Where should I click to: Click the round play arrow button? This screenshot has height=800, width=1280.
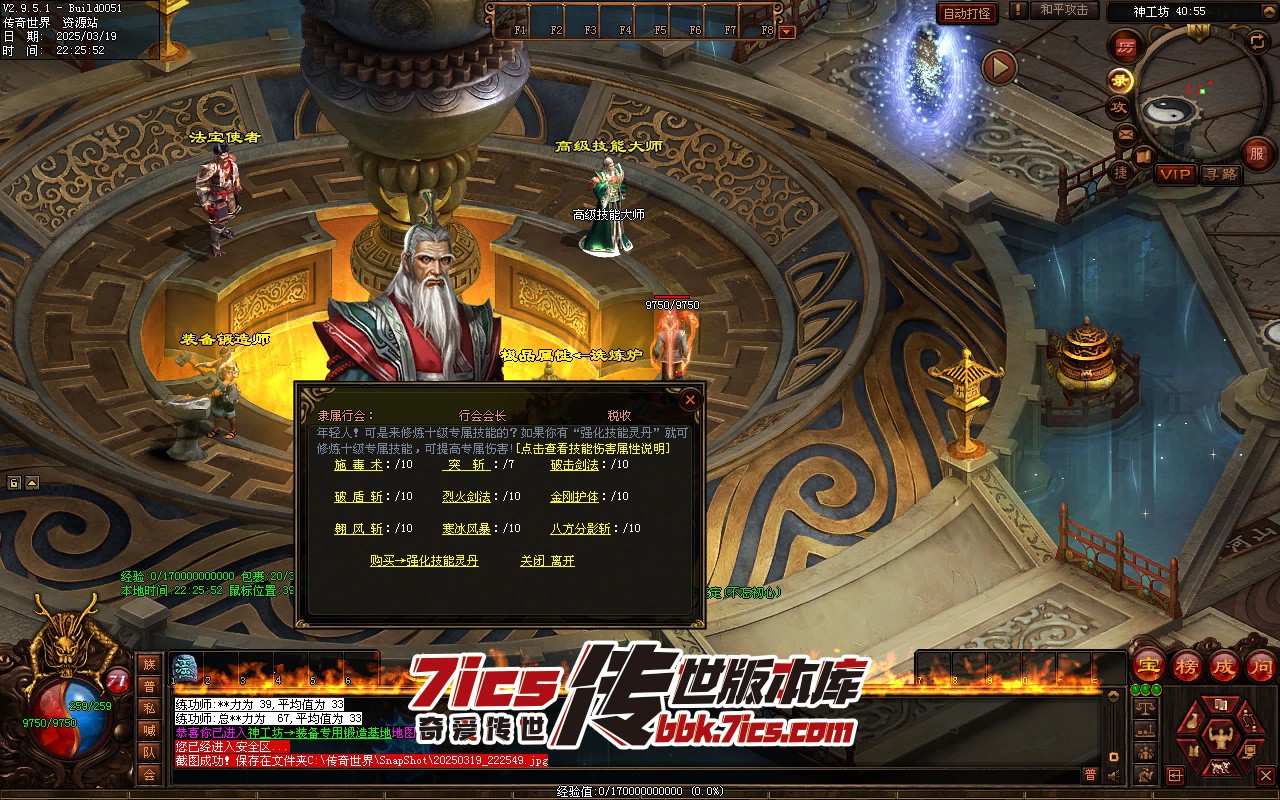[x=998, y=68]
